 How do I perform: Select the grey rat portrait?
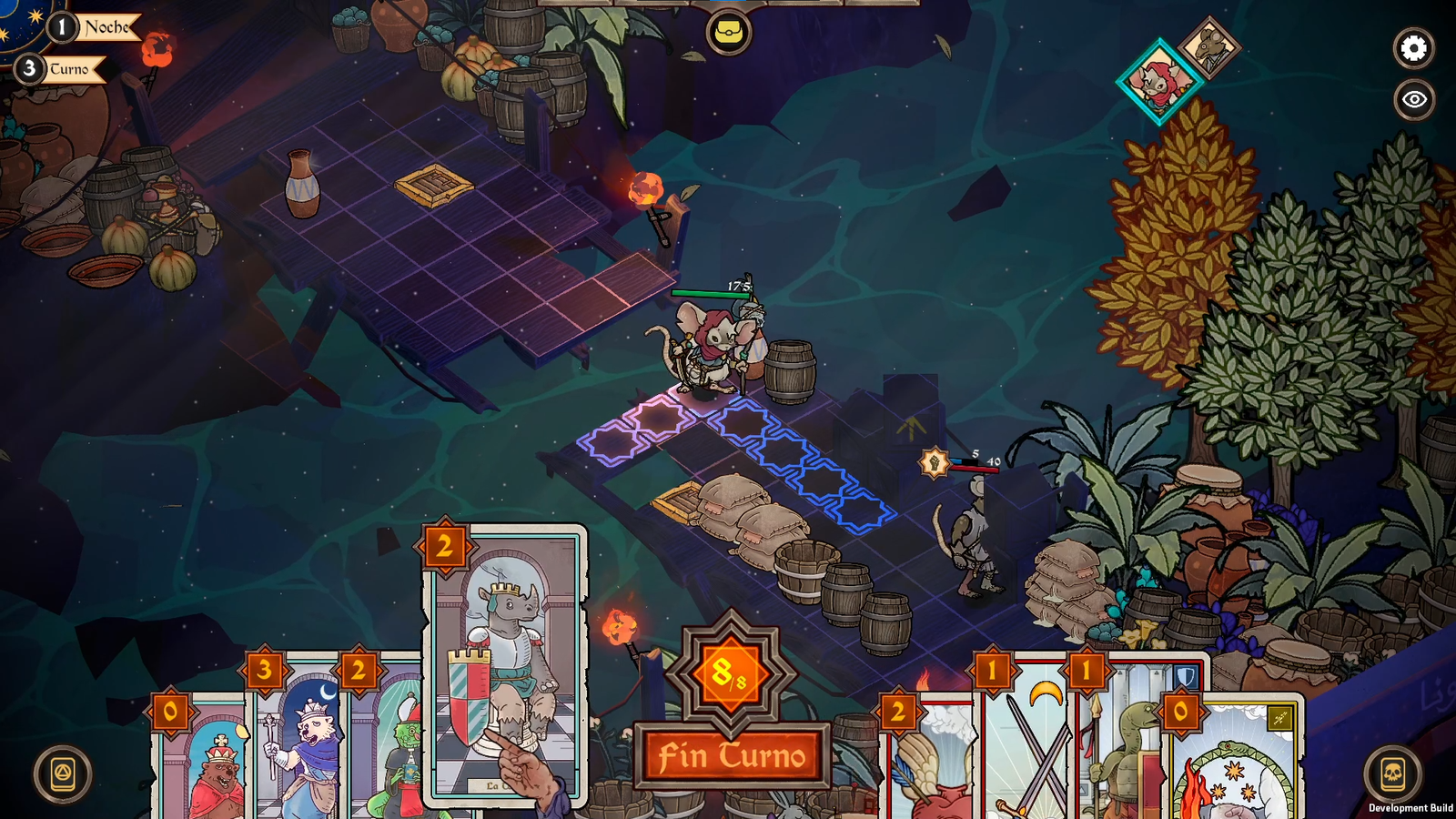[1210, 45]
